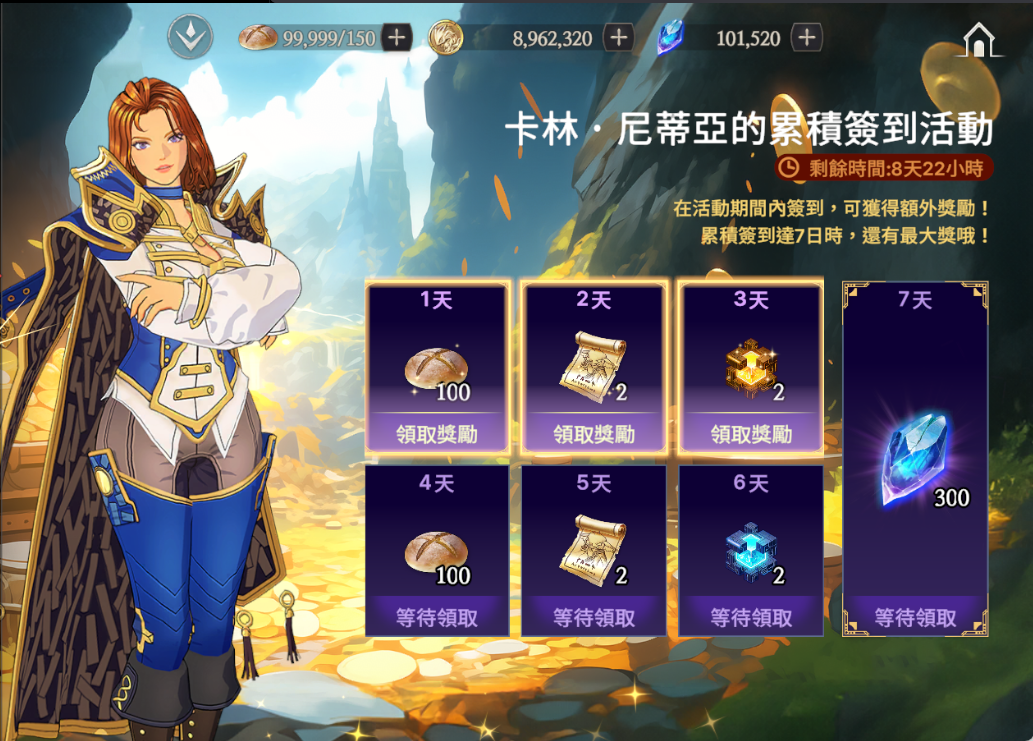Image resolution: width=1033 pixels, height=741 pixels.
Task: Claim the Day 1 bread reward
Action: [437, 434]
